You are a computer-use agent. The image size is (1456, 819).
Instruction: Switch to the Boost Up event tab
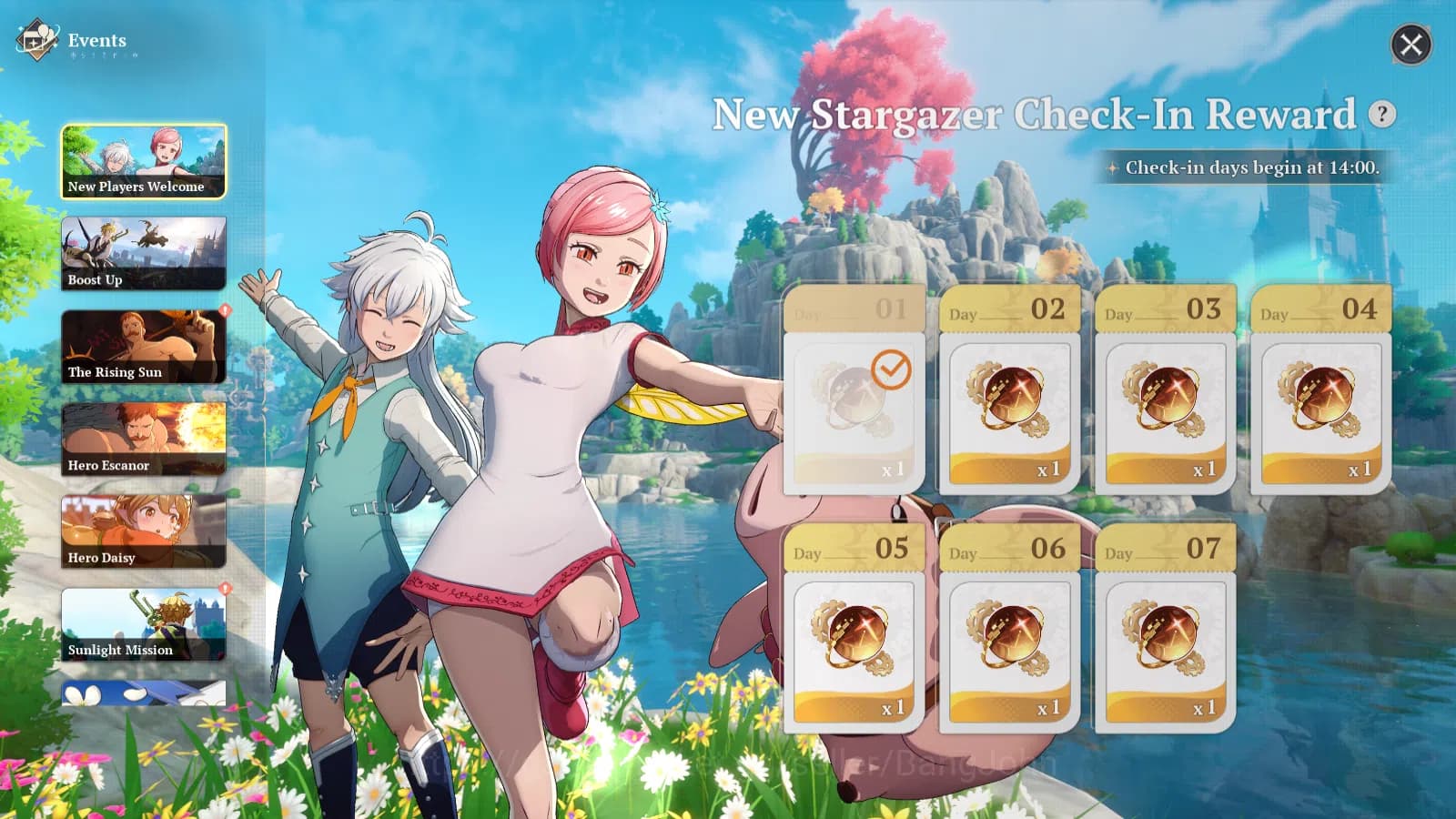coord(143,255)
